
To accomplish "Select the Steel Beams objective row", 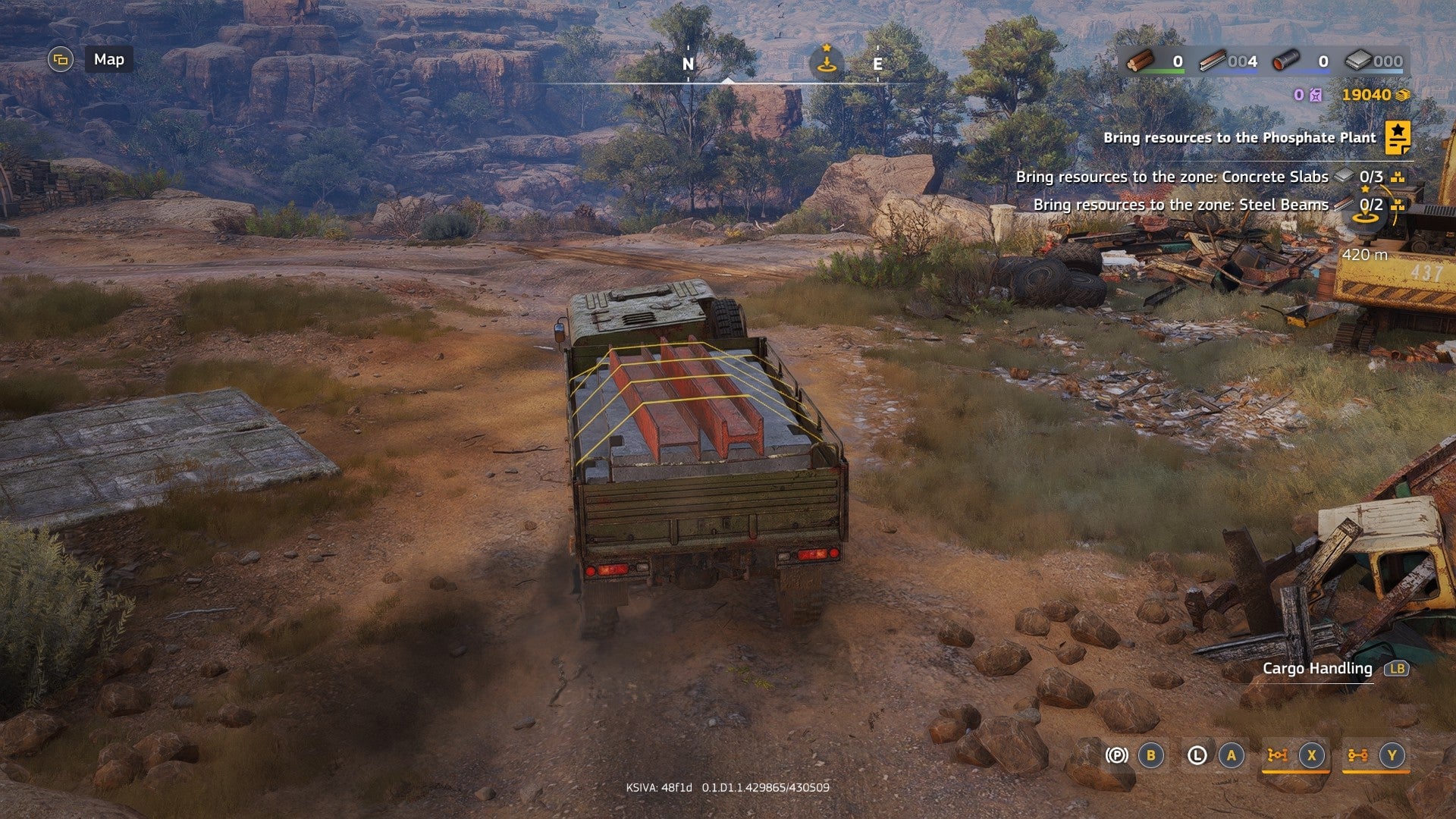I will click(x=1181, y=205).
